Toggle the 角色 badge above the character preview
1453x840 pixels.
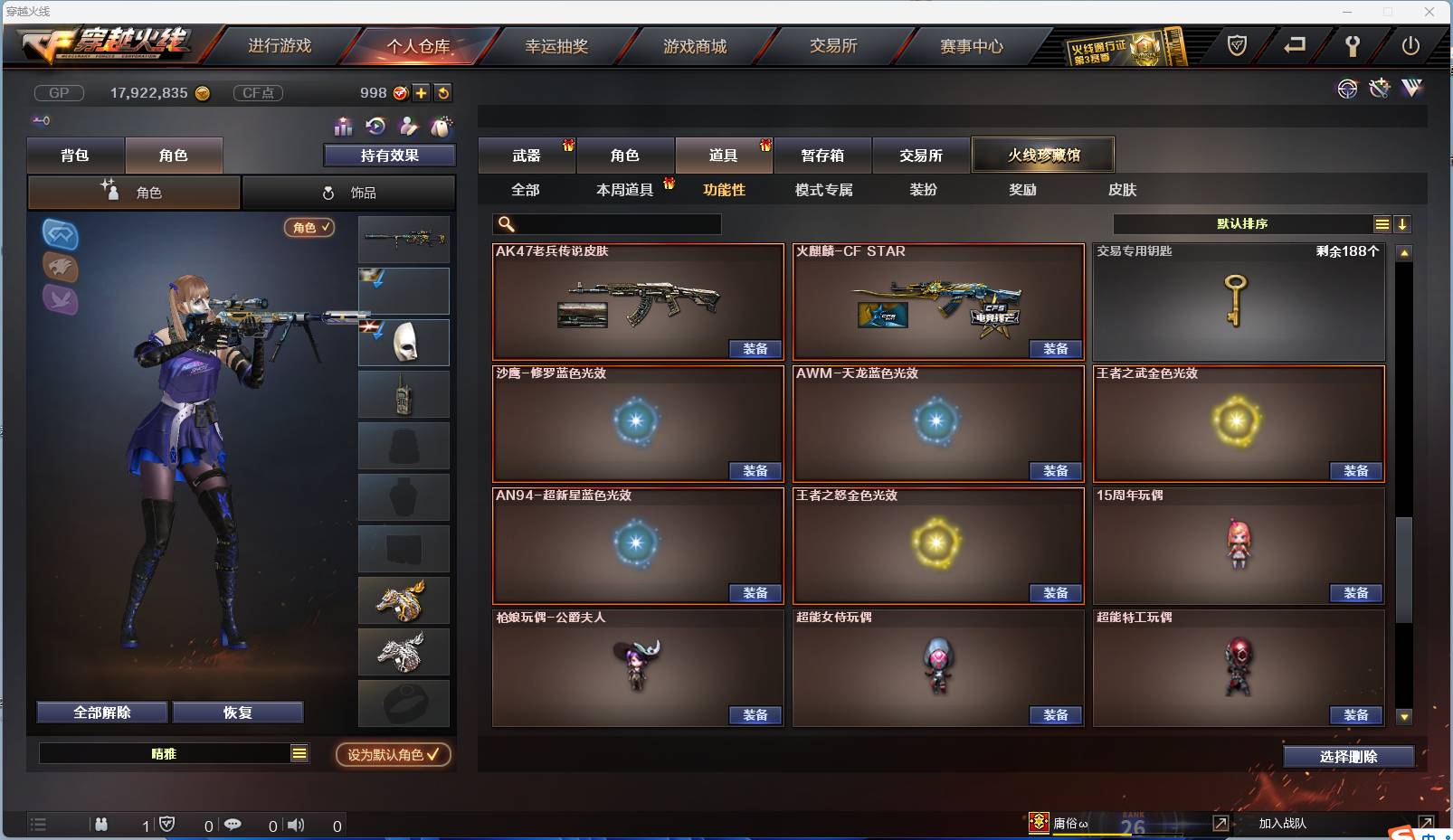pyautogui.click(x=309, y=228)
